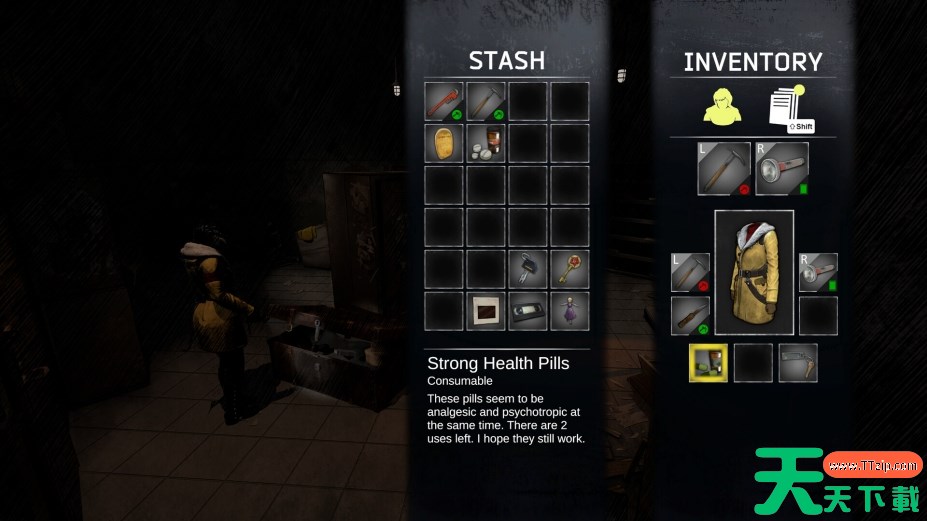Image resolution: width=927 pixels, height=521 pixels.
Task: Select the framed picture item
Action: click(x=486, y=311)
